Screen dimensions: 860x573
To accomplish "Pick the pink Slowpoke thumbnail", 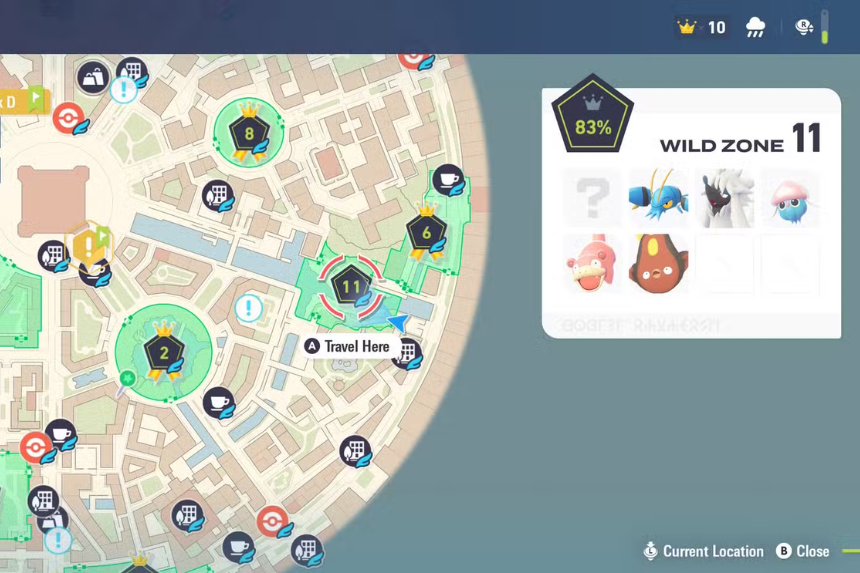I will (x=592, y=263).
